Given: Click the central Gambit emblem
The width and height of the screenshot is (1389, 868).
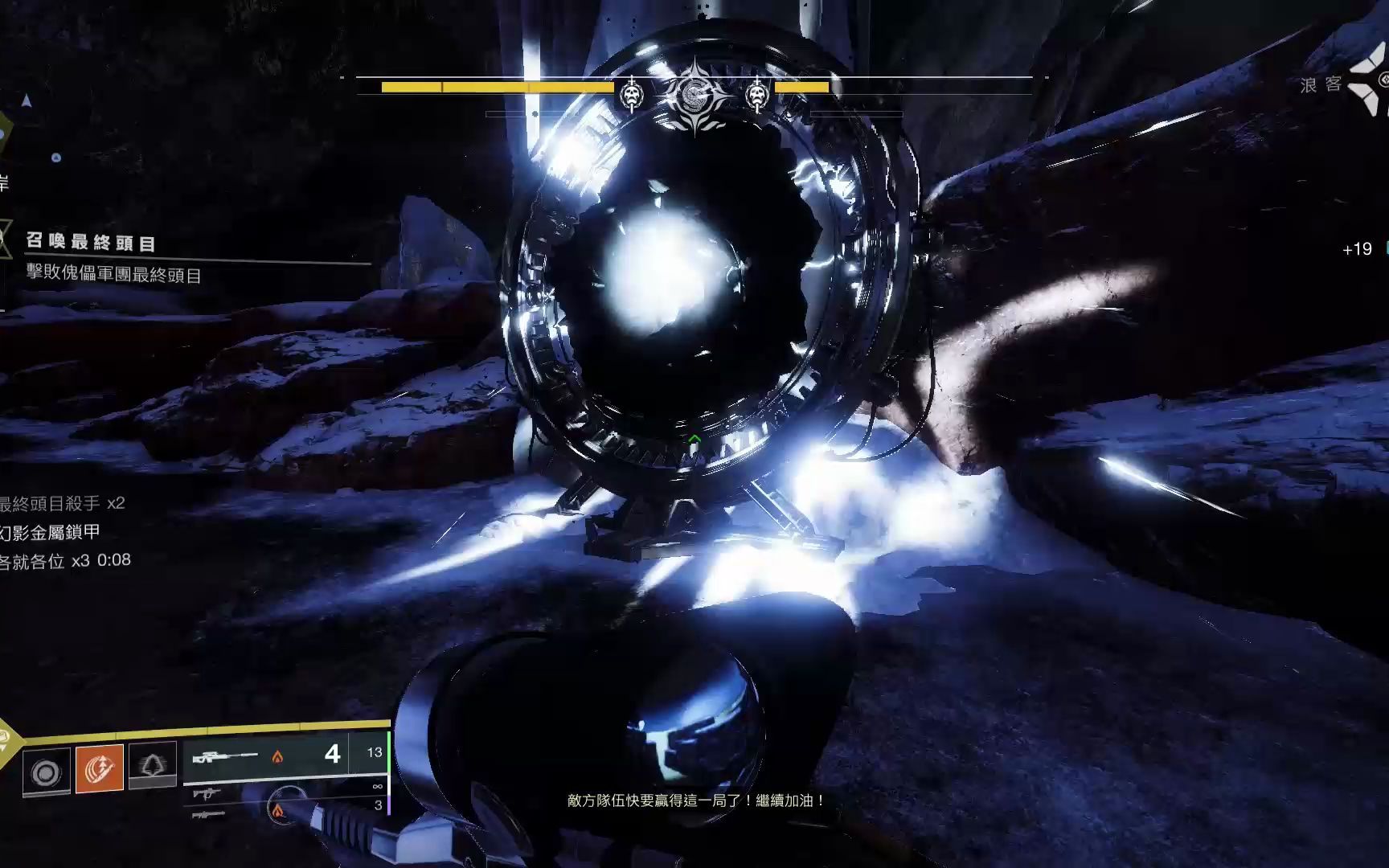Looking at the screenshot, I should (x=694, y=95).
